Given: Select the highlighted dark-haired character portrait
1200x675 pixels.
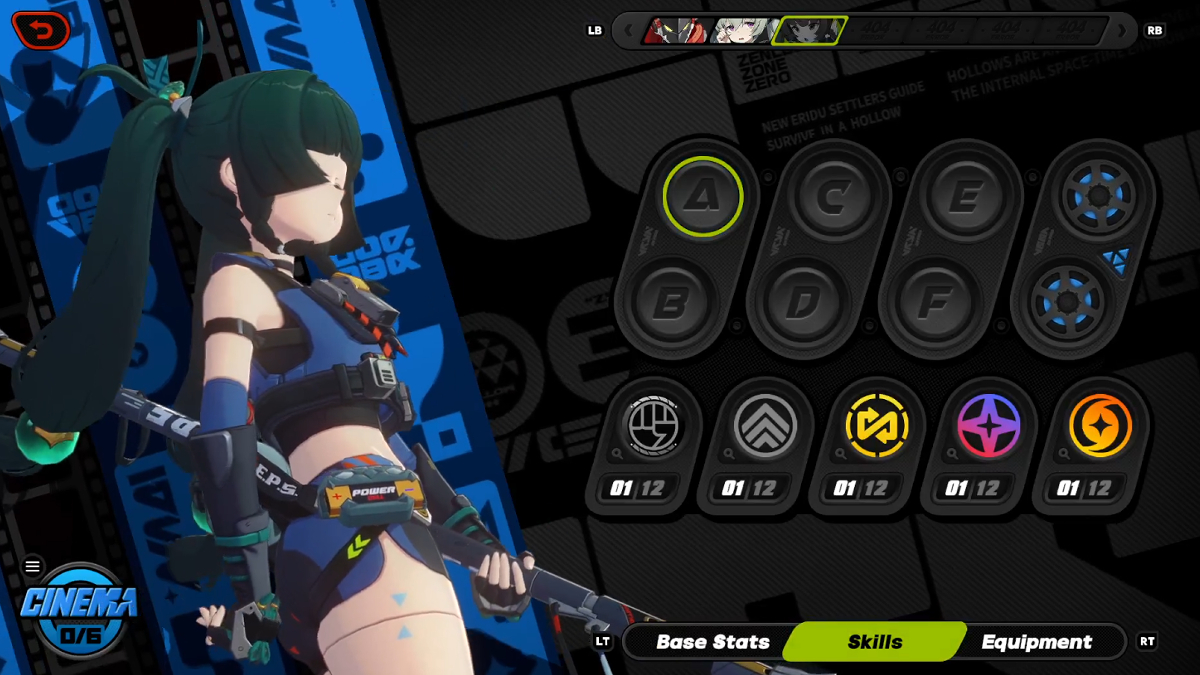Looking at the screenshot, I should coord(809,31).
